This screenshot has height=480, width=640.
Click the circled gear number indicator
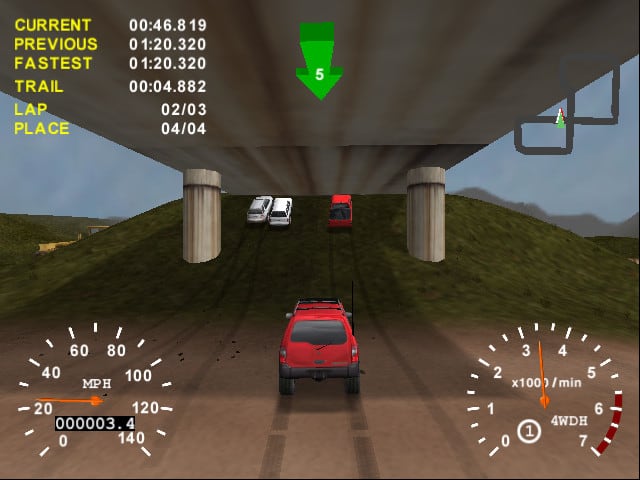[530, 431]
